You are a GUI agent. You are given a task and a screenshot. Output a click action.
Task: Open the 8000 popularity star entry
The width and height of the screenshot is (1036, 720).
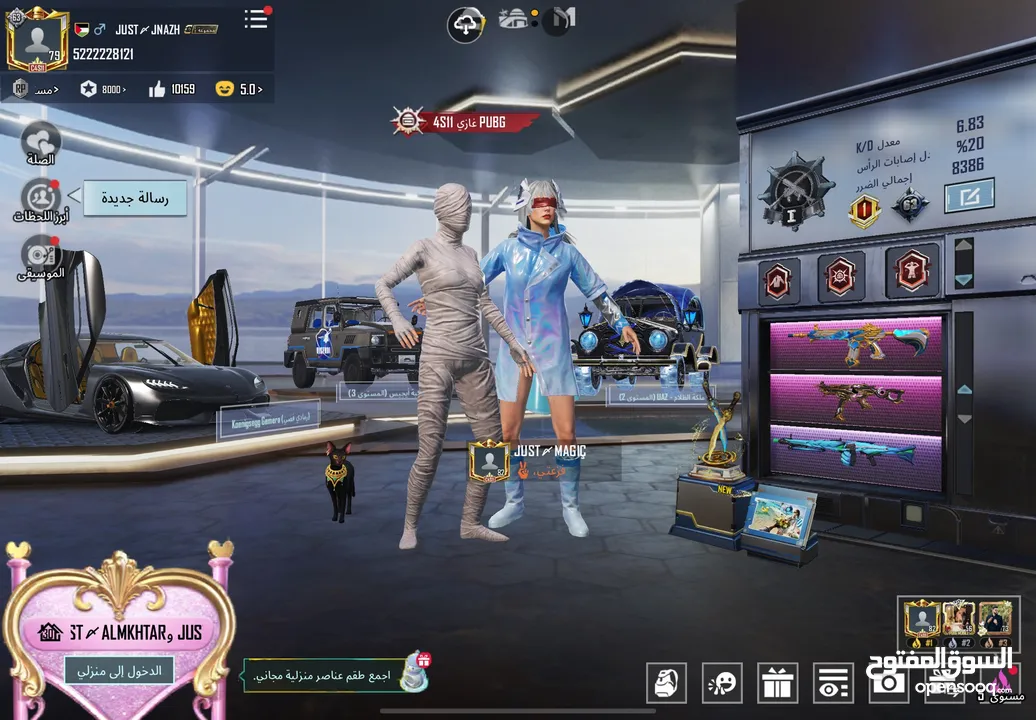102,89
